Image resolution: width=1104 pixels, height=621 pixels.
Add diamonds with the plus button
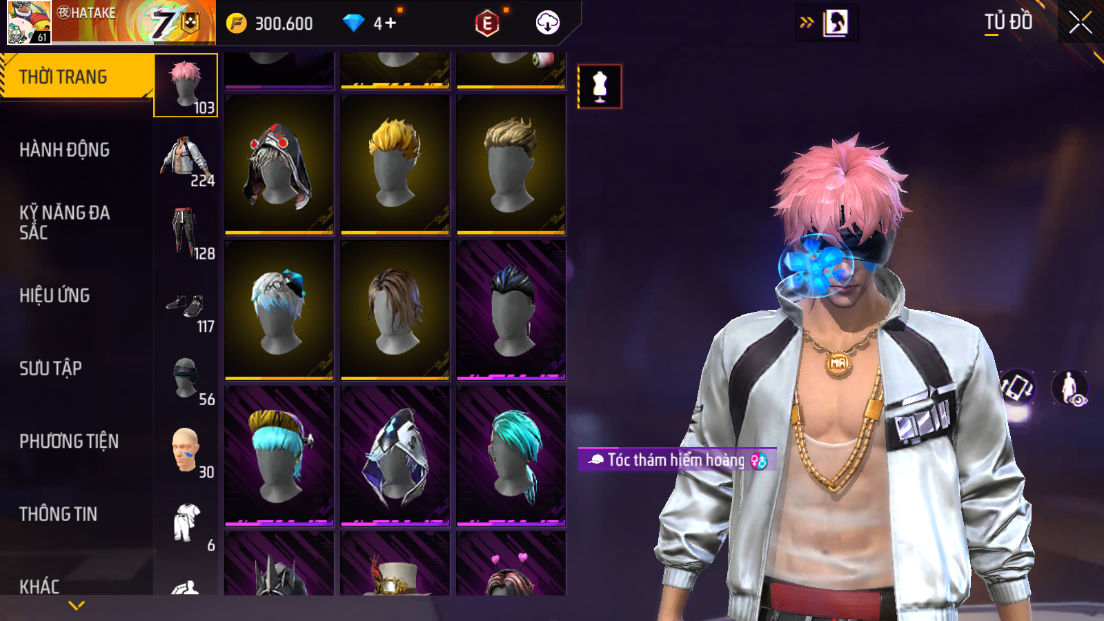tap(390, 23)
